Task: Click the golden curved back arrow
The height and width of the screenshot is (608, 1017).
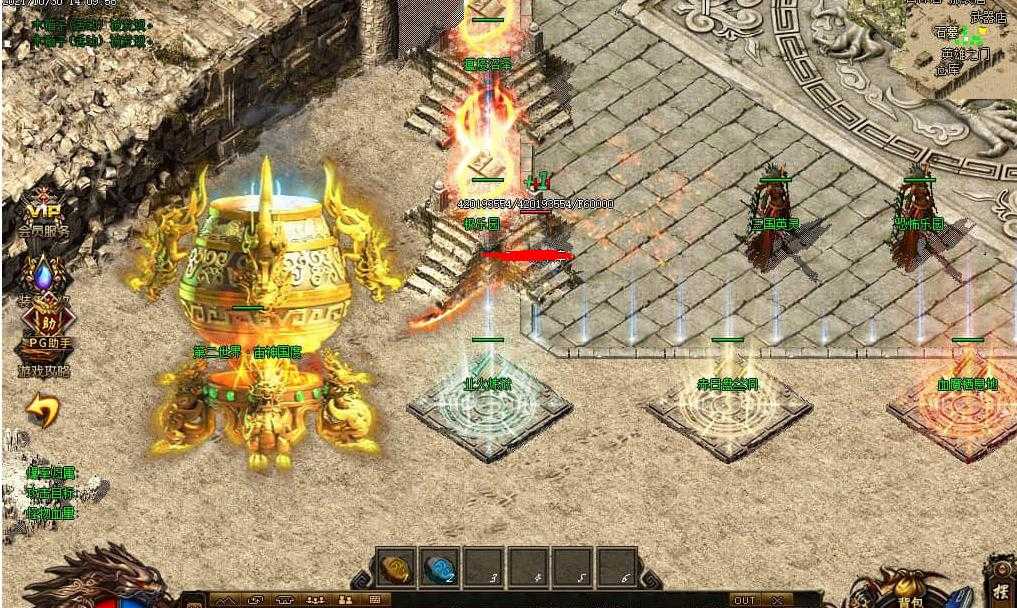Action: tap(42, 410)
